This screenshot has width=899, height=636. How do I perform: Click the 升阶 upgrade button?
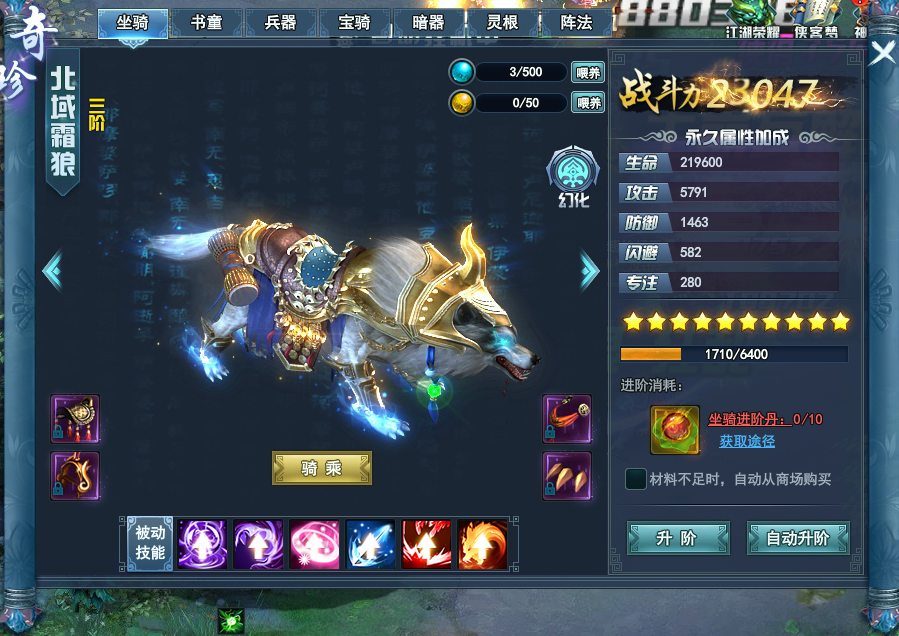coord(677,538)
